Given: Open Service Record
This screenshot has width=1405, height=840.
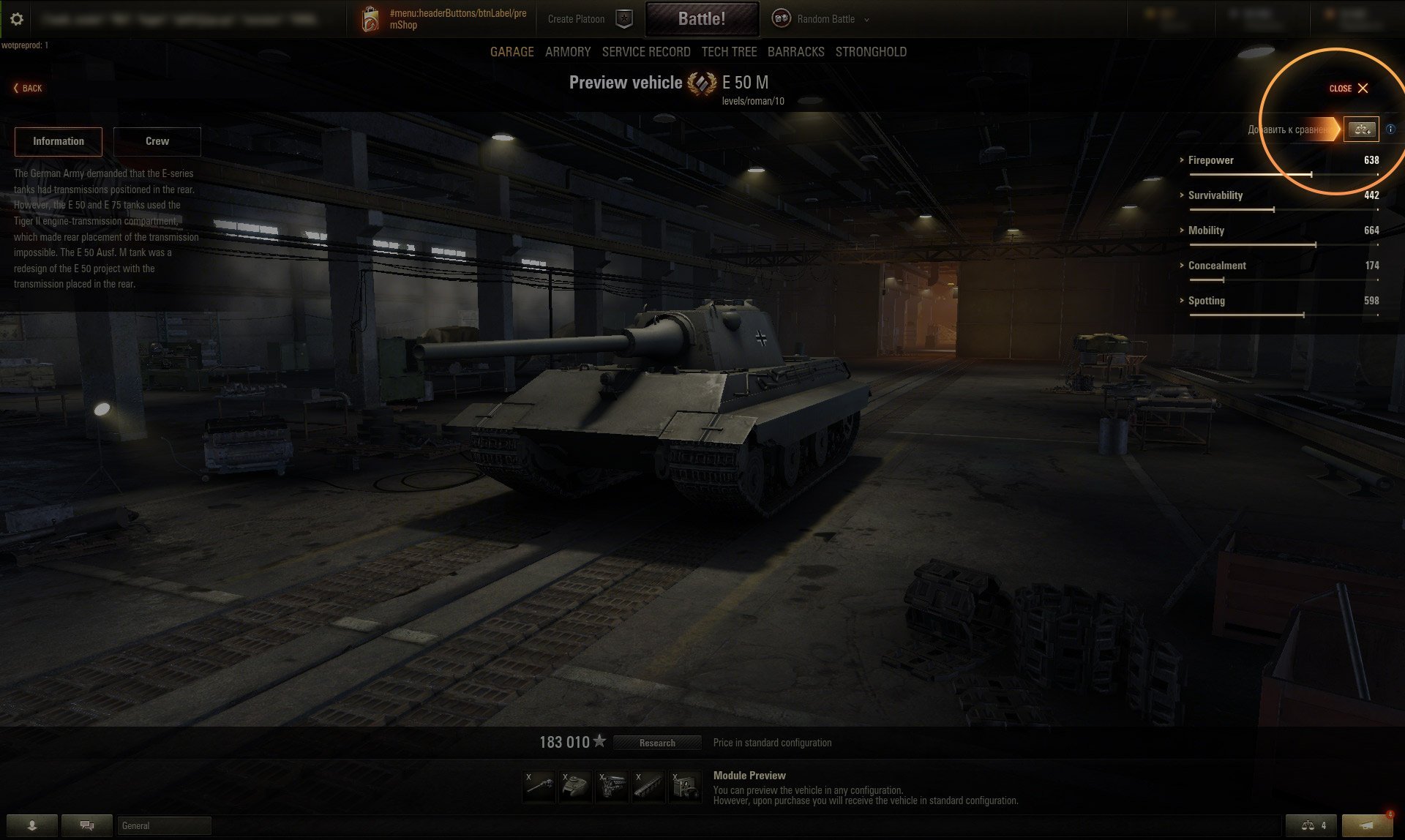Looking at the screenshot, I should (x=645, y=52).
